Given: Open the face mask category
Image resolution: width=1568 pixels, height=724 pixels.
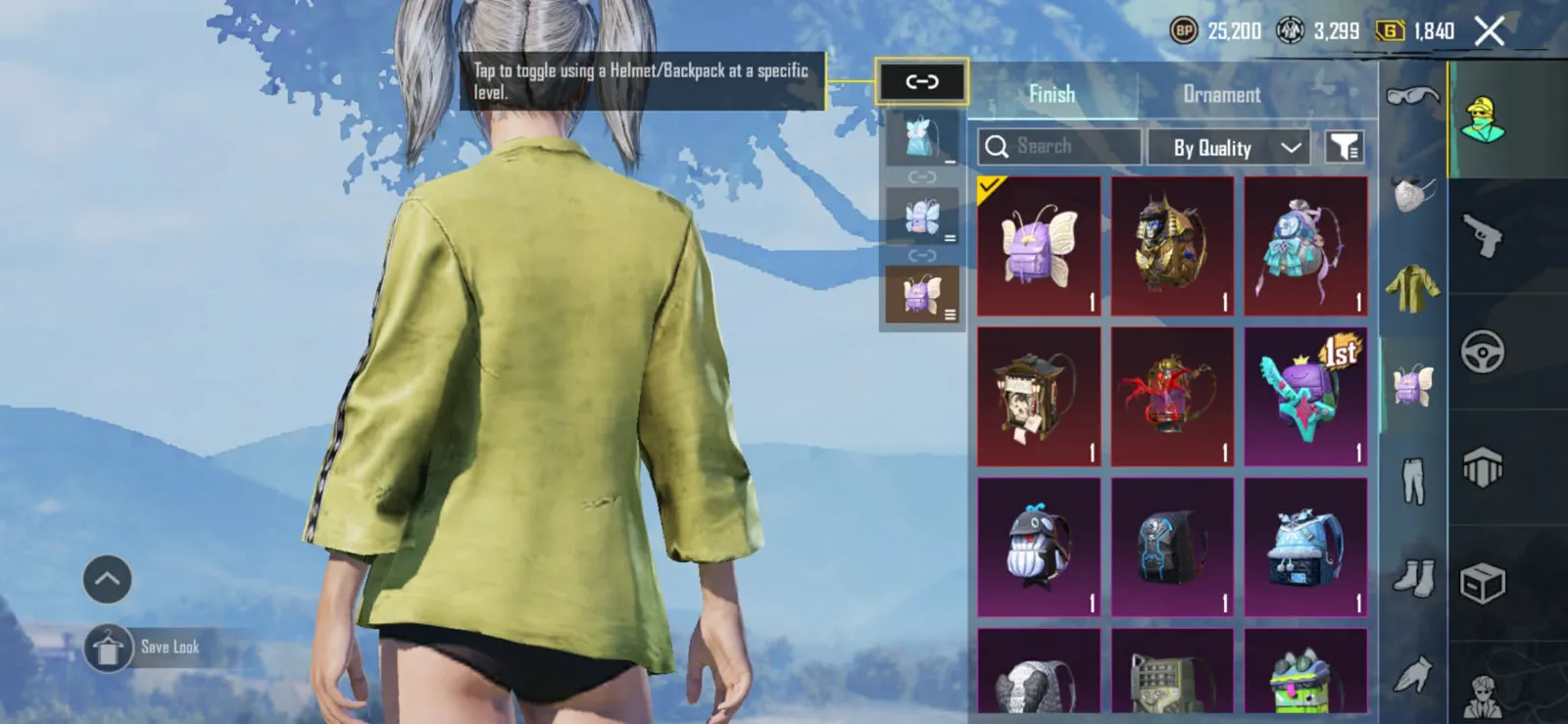Looking at the screenshot, I should tap(1412, 194).
